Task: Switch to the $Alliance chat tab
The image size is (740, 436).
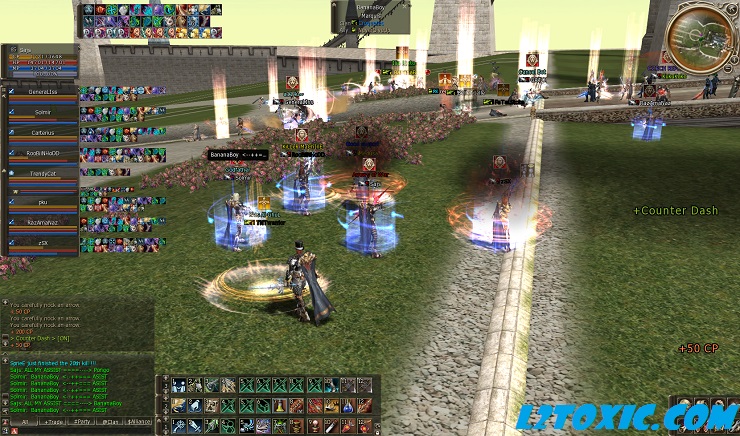Action: coord(140,423)
